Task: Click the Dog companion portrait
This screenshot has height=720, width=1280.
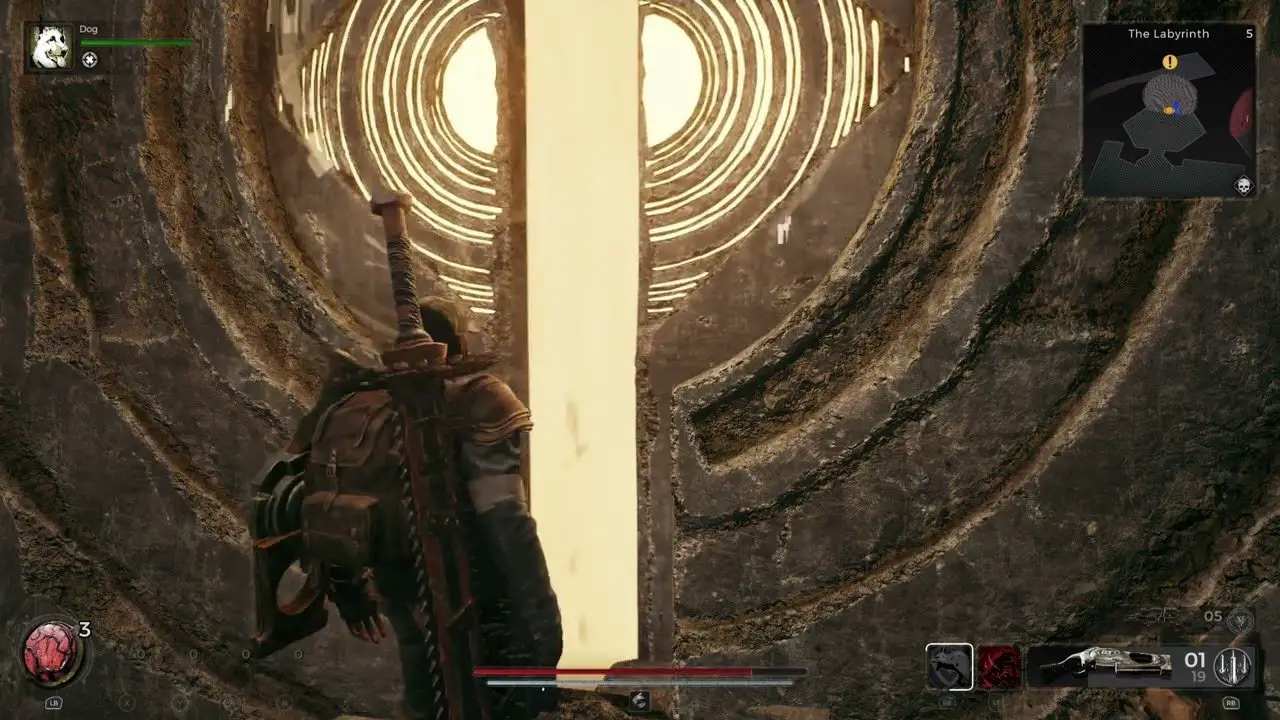Action: pyautogui.click(x=50, y=47)
